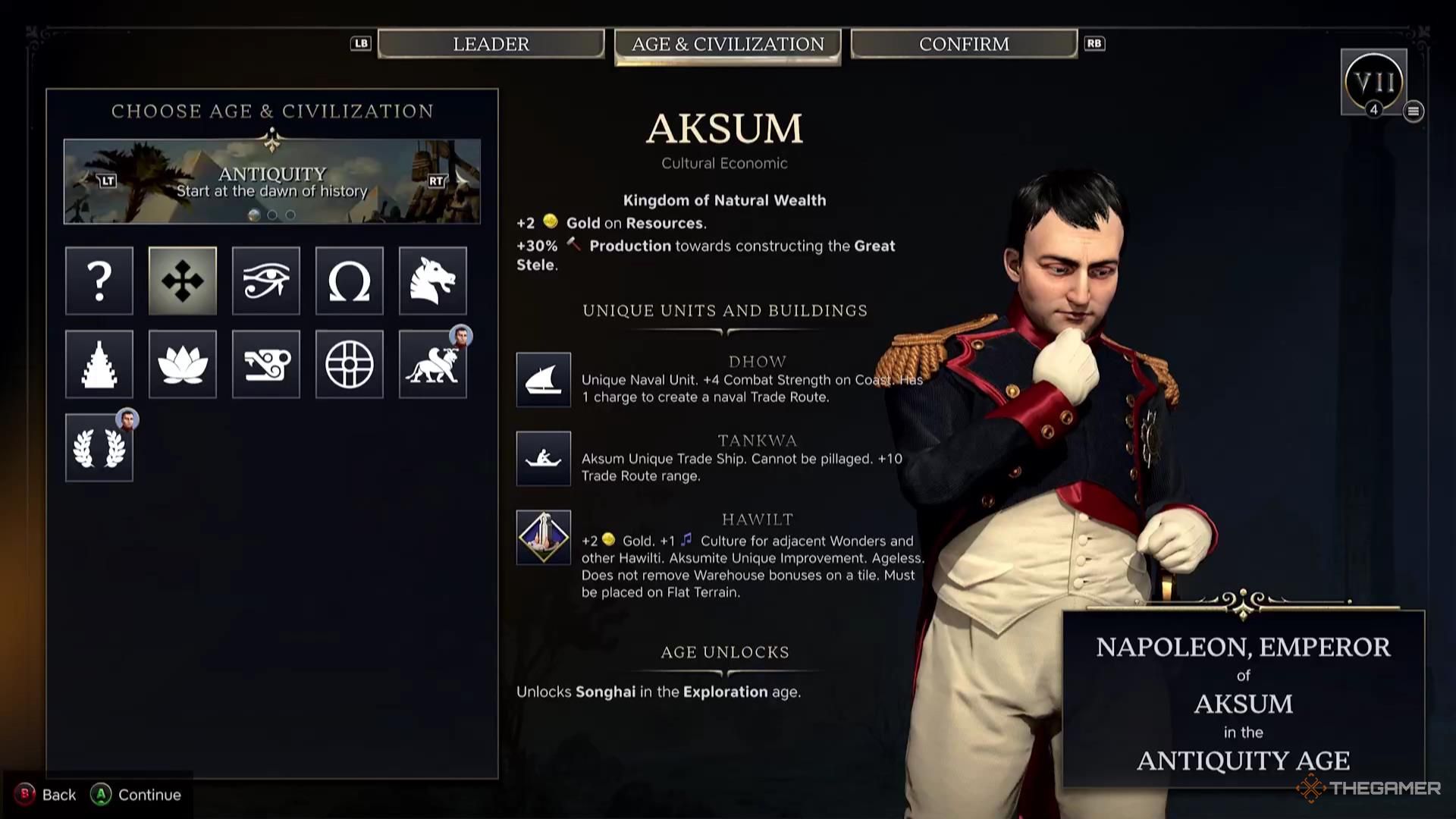Click the Continue button
Image resolution: width=1456 pixels, height=819 pixels.
136,795
